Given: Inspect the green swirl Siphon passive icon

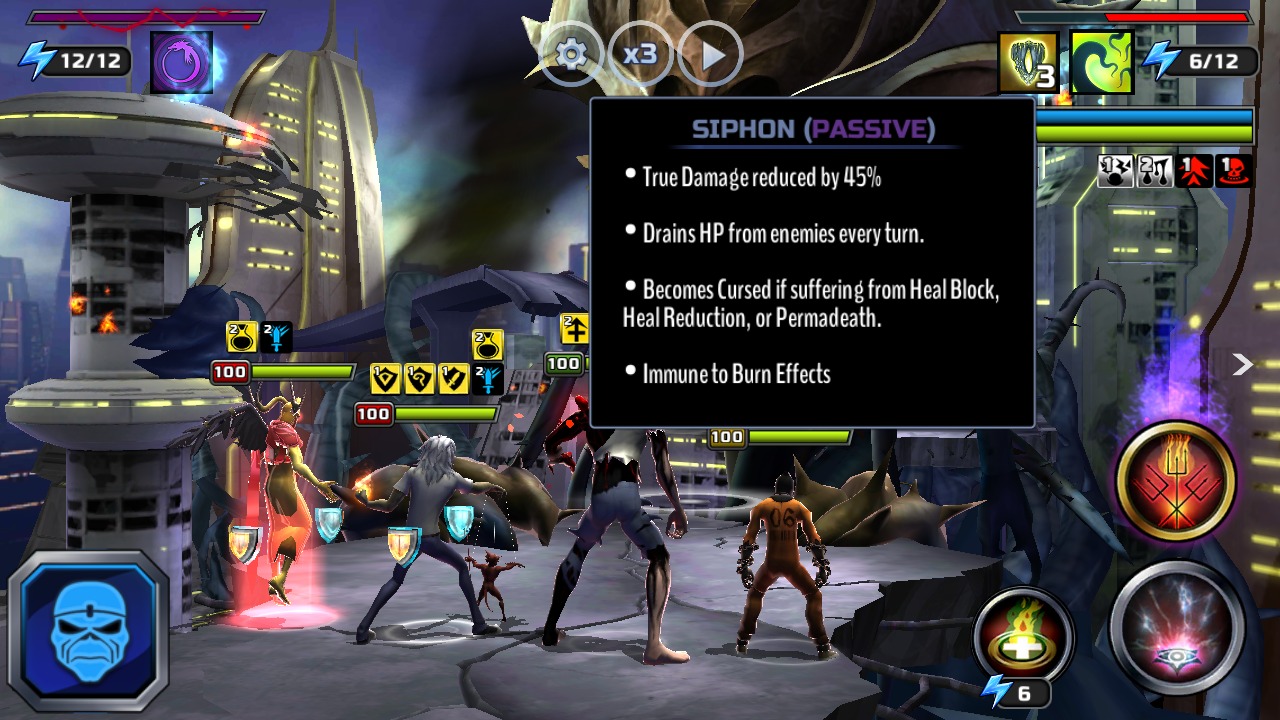Looking at the screenshot, I should click(x=1101, y=62).
